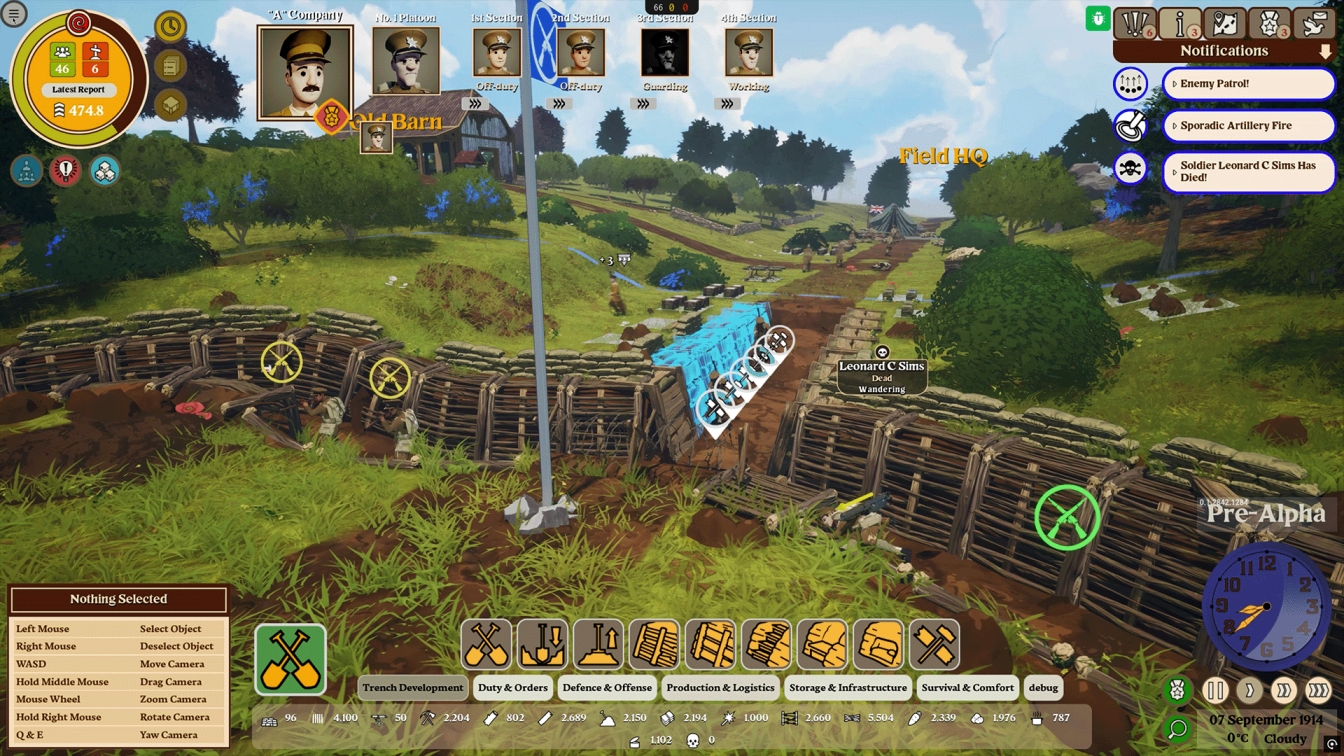Set game speed to fastest triple arrows
The image size is (1344, 756).
1318,690
